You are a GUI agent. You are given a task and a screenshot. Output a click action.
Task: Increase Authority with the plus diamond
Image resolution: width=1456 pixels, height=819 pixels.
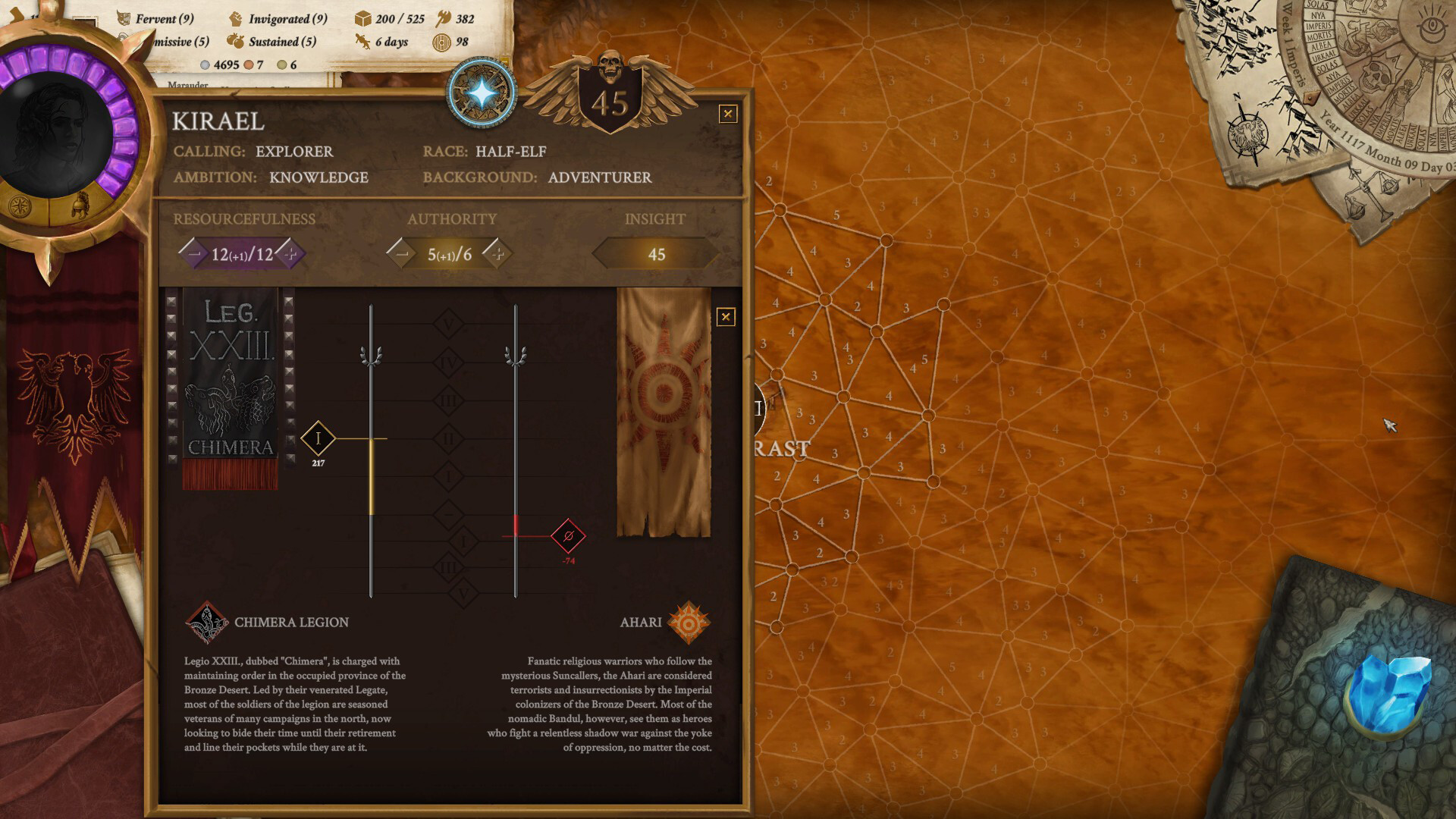[x=498, y=254]
